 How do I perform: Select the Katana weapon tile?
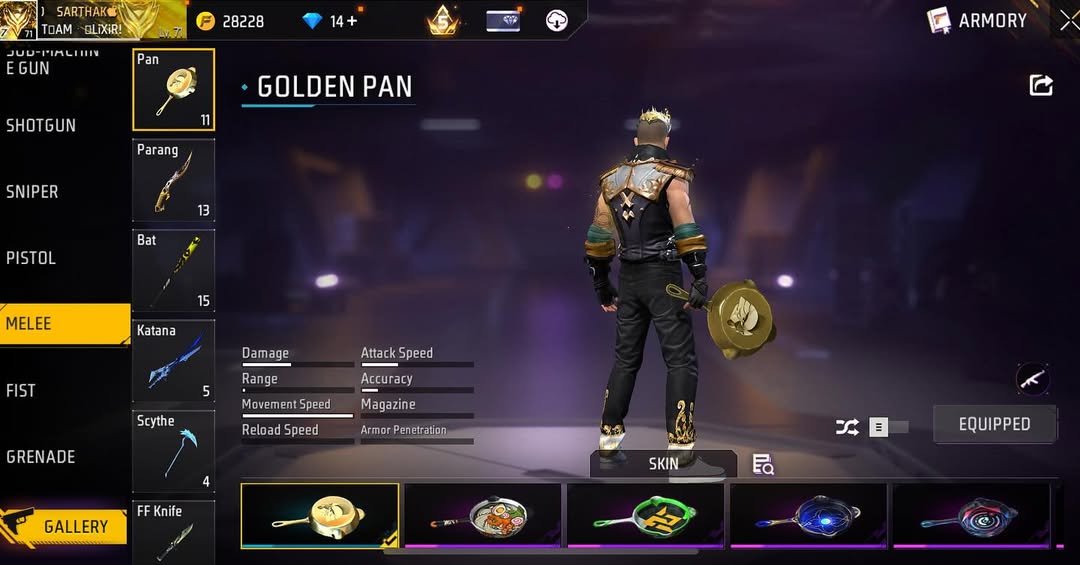click(x=174, y=361)
